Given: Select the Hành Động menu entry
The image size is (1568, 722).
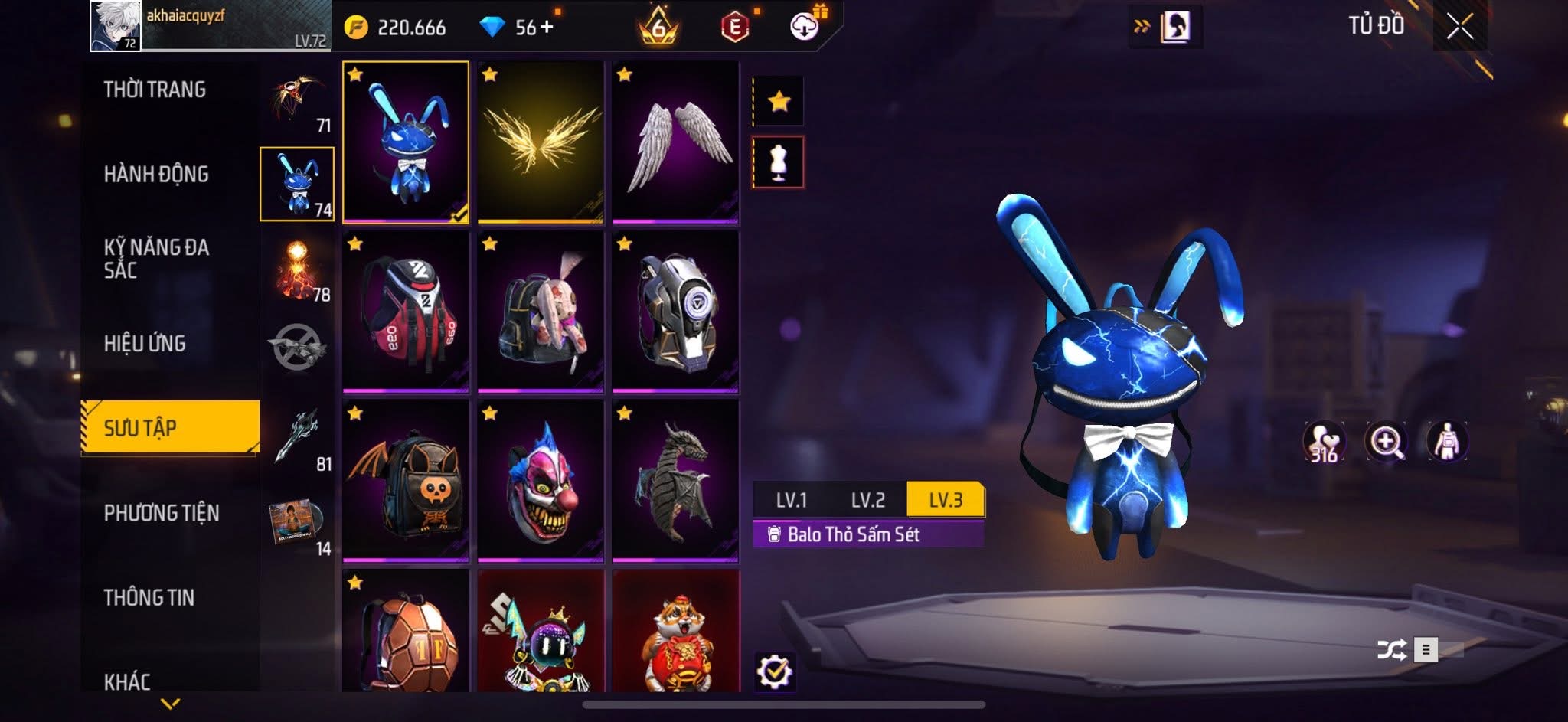Looking at the screenshot, I should click(156, 175).
